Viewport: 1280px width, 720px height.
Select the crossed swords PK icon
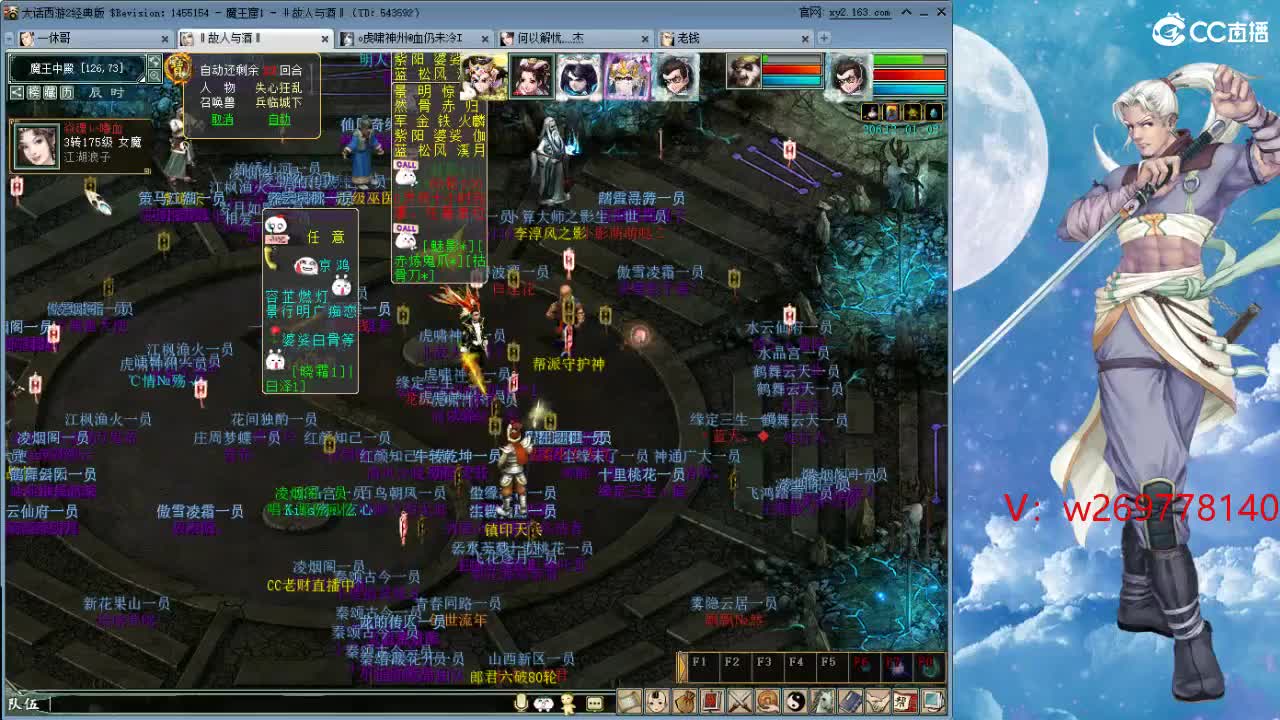point(740,701)
